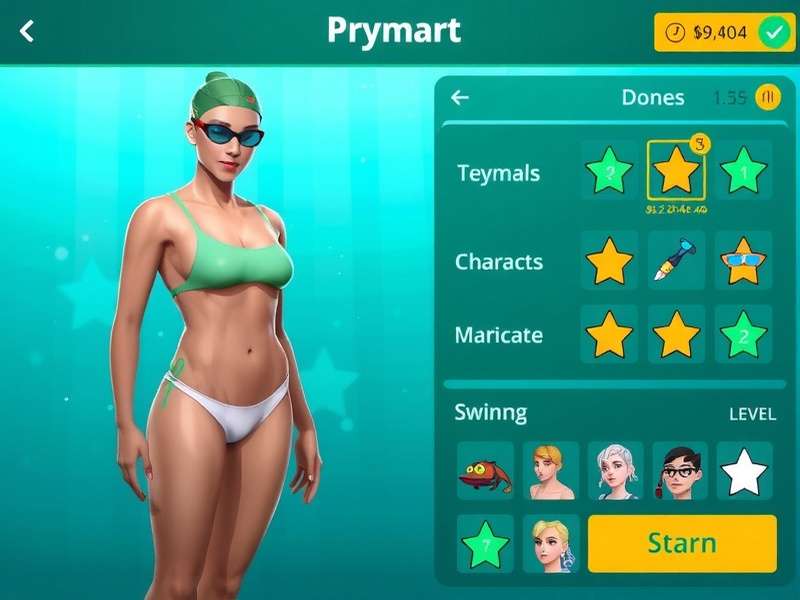Screen dimensions: 800x600
Task: Return from the Dones panel via its arrow
Action: pos(460,97)
